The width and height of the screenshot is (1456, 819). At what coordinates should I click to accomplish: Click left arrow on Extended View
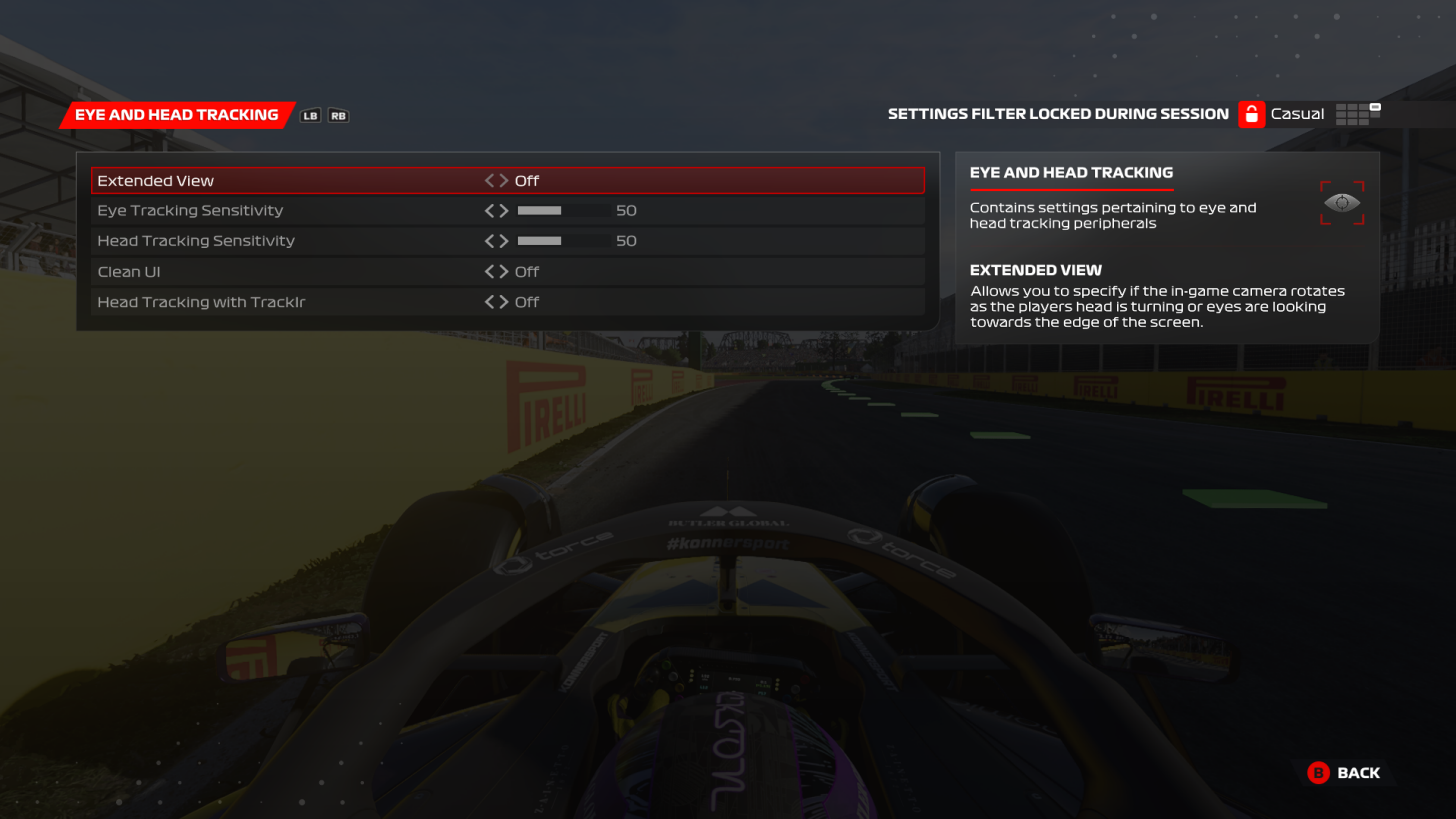pos(488,180)
